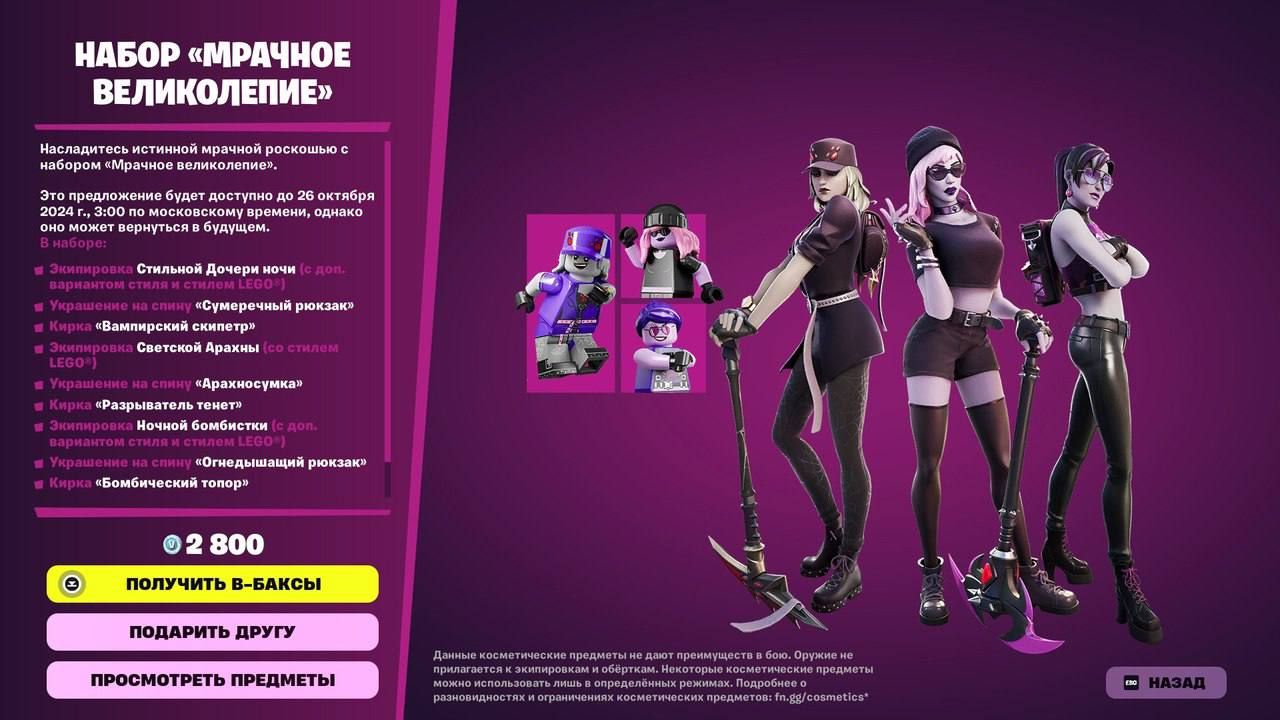1280x720 pixels.
Task: Select the outfit icon beside «Ночной бомбистки»
Action: [40, 425]
